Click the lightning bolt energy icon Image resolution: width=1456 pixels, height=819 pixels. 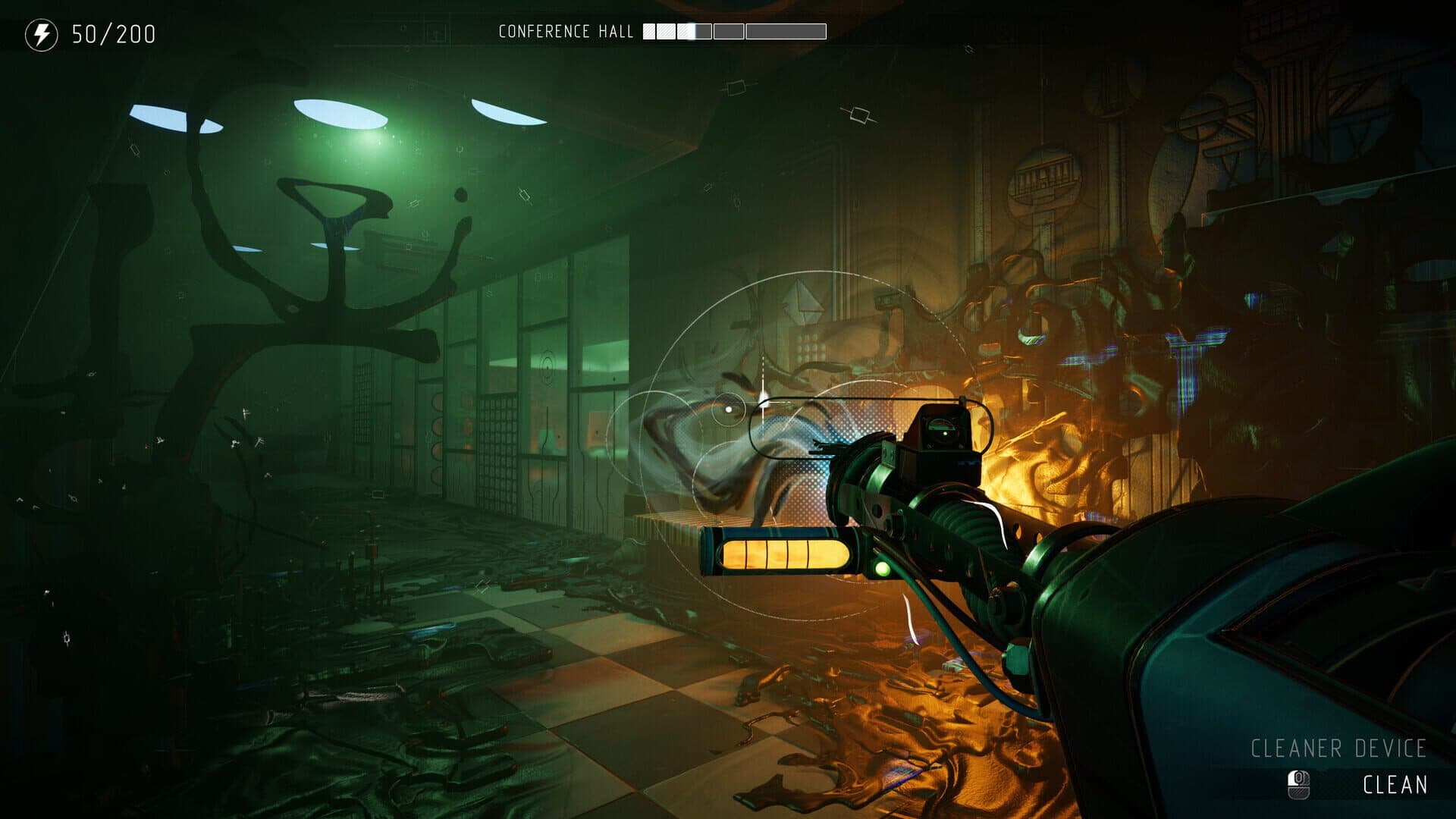tap(43, 33)
